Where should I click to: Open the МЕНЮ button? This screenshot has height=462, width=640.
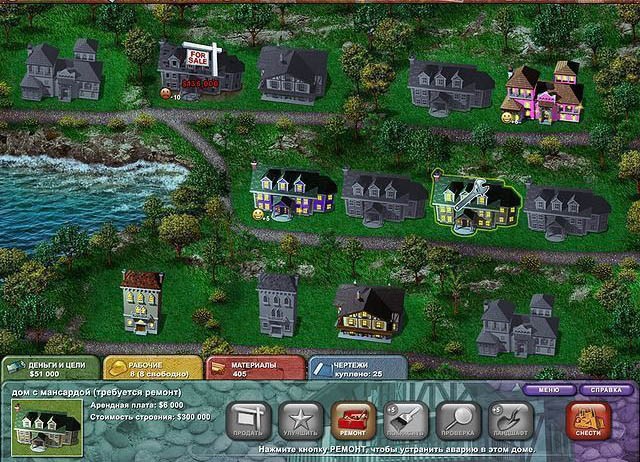pos(549,388)
